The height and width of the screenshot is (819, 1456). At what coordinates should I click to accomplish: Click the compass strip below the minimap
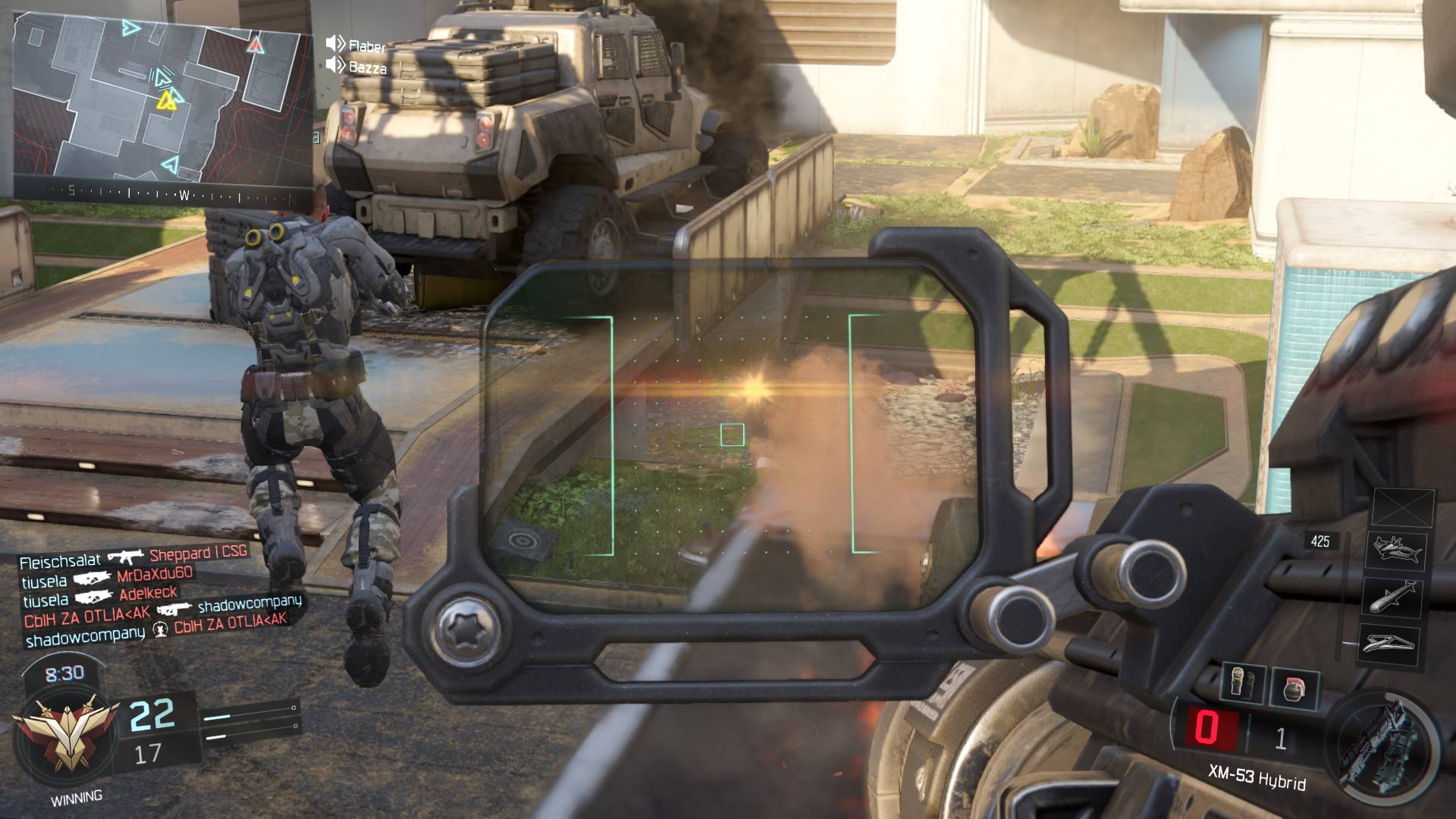pos(163,193)
